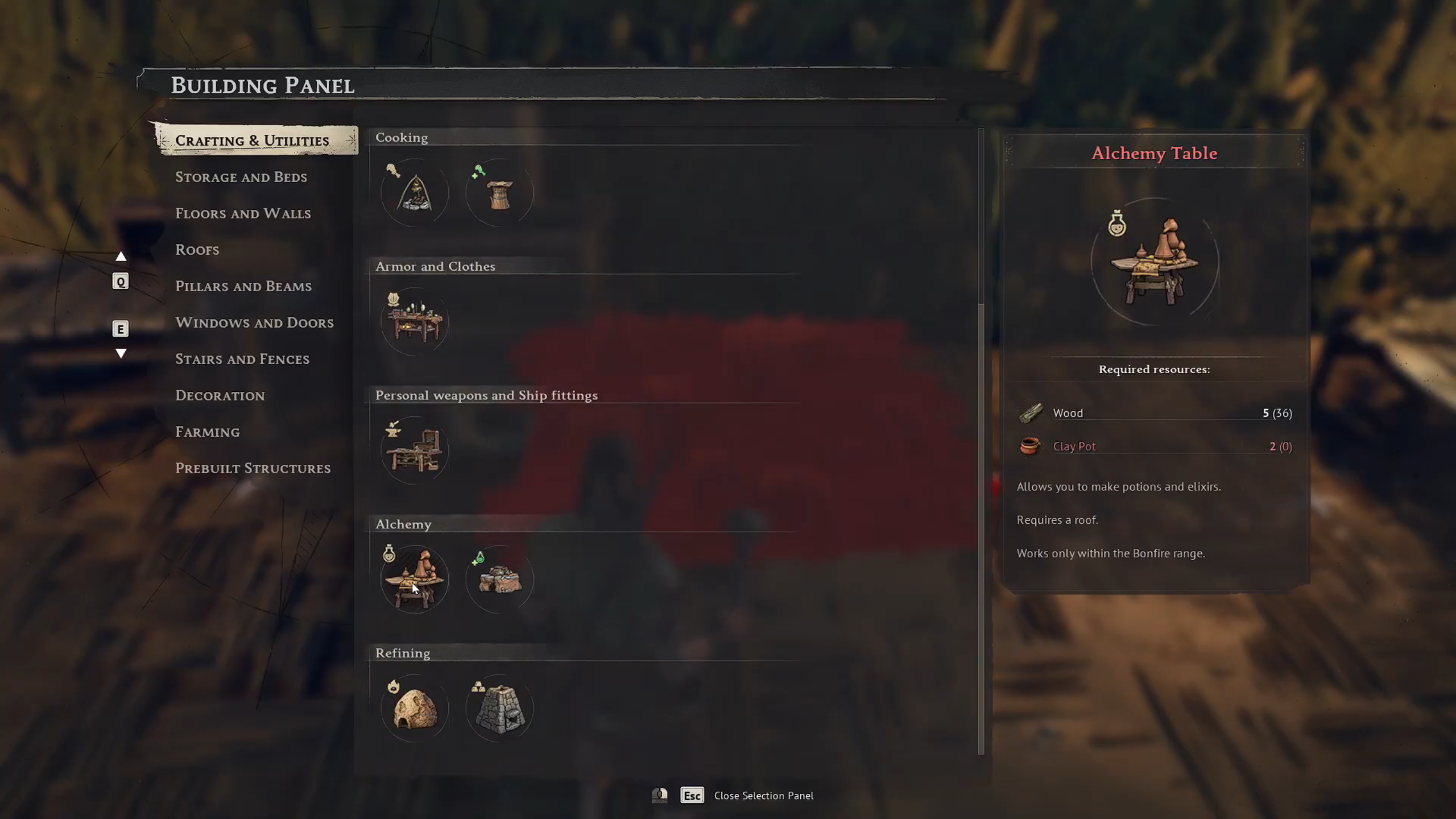Select the personal weapons workbench icon

[x=414, y=450]
